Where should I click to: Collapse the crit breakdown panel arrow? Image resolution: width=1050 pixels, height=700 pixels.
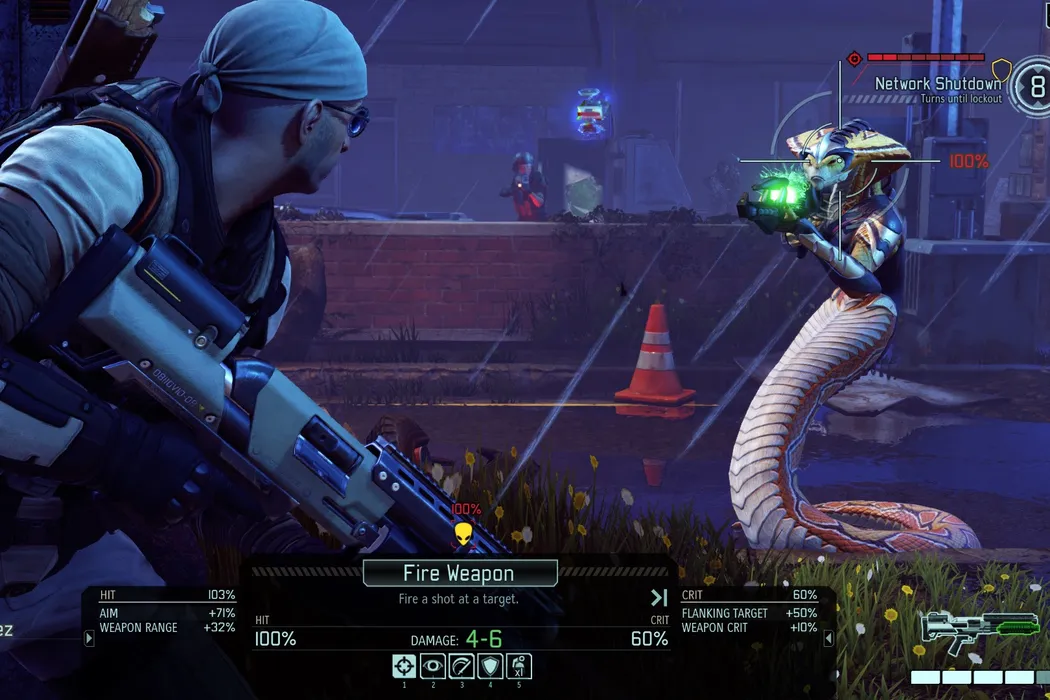click(827, 638)
